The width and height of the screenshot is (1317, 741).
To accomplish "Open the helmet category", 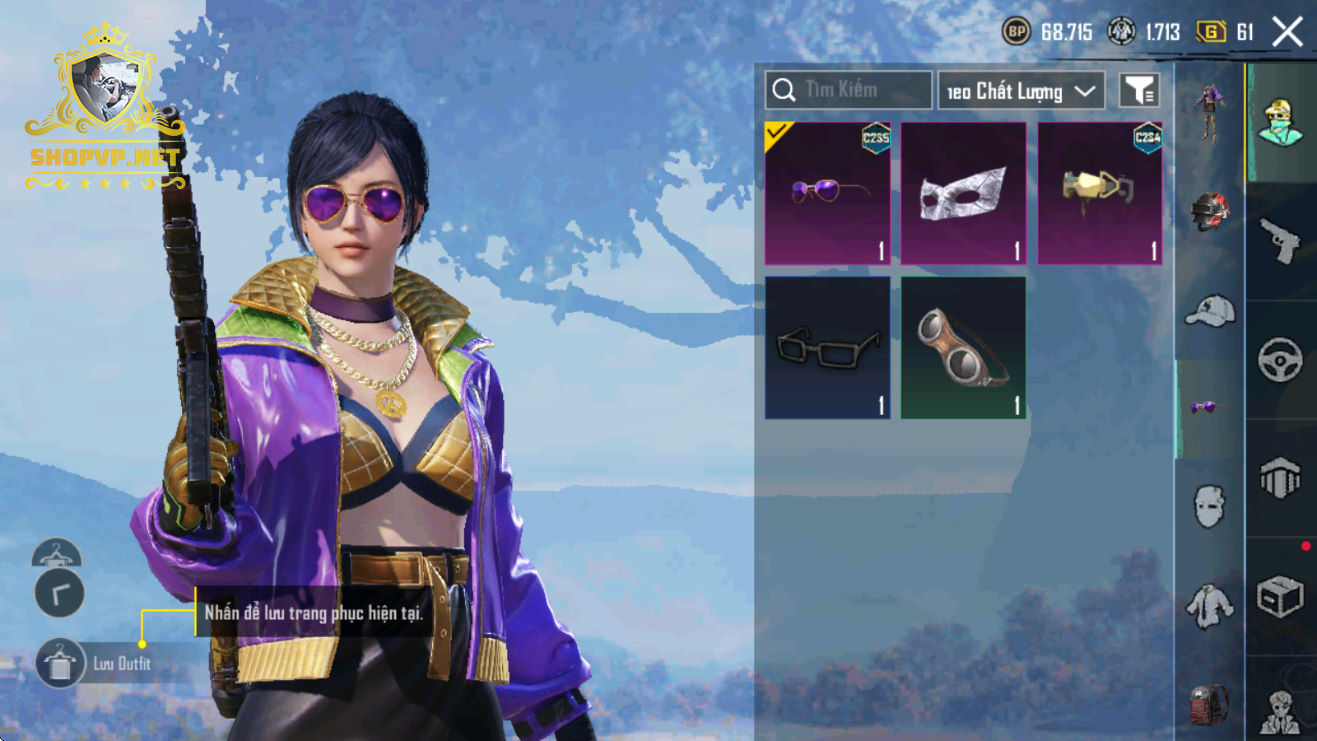I will [x=1209, y=211].
